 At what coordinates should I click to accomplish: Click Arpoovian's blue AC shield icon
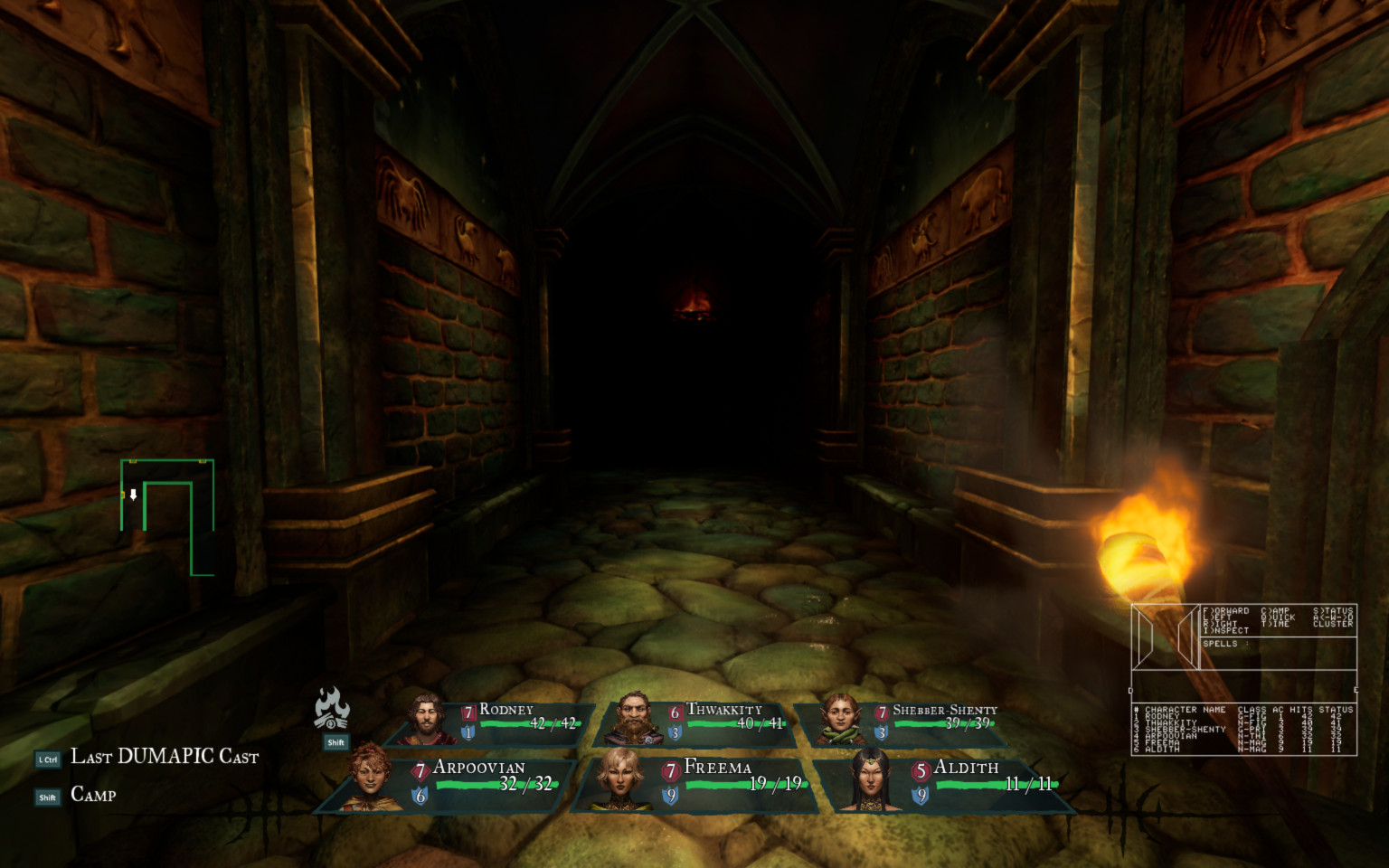point(418,796)
